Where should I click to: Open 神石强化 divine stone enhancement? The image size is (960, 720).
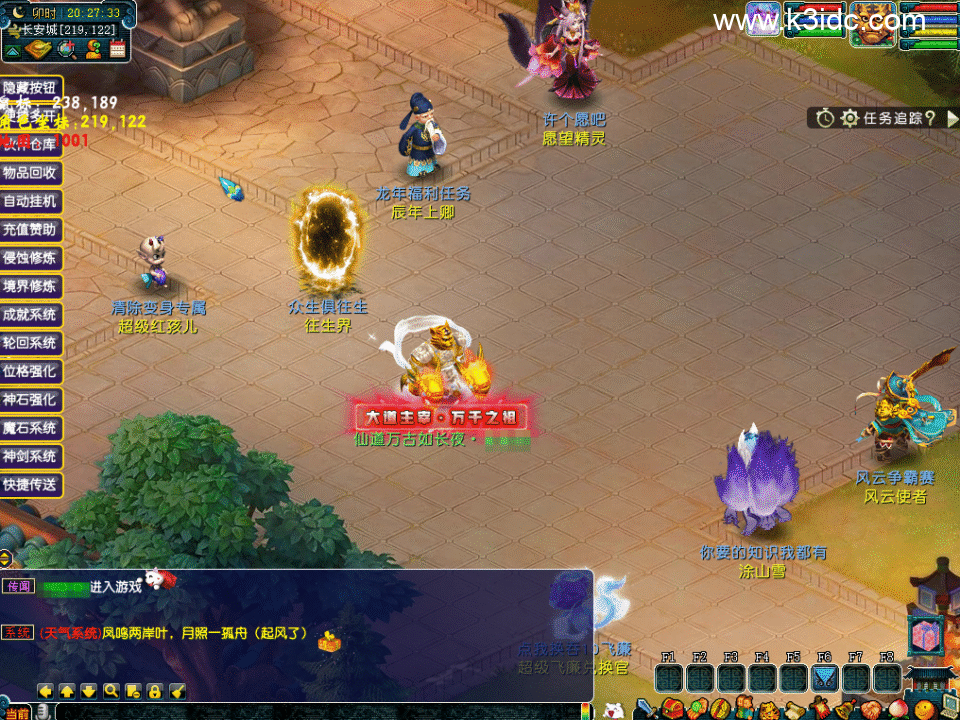pyautogui.click(x=31, y=400)
